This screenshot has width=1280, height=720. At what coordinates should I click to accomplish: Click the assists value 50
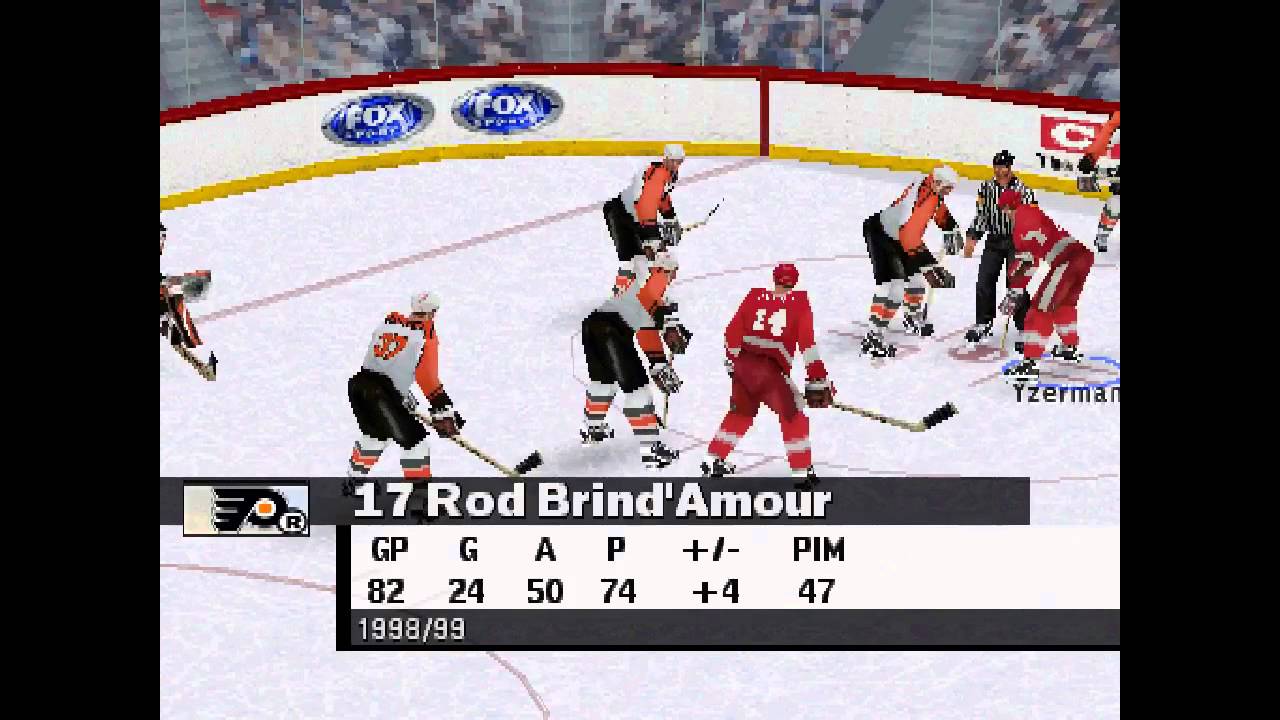tap(544, 592)
